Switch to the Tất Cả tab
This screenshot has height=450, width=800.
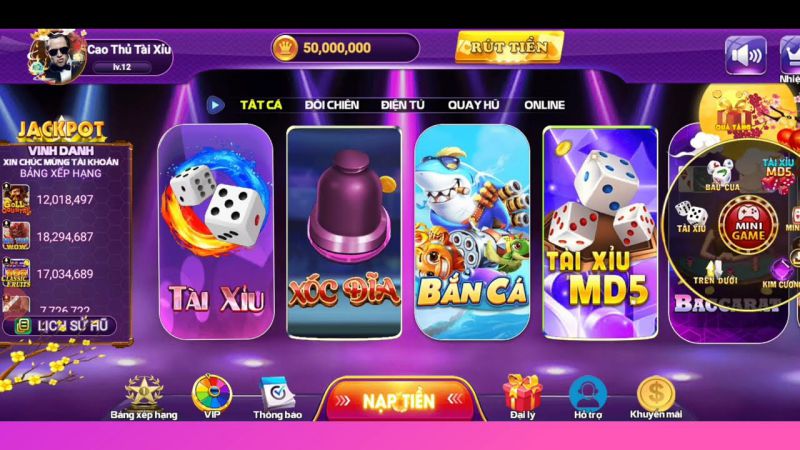261,105
